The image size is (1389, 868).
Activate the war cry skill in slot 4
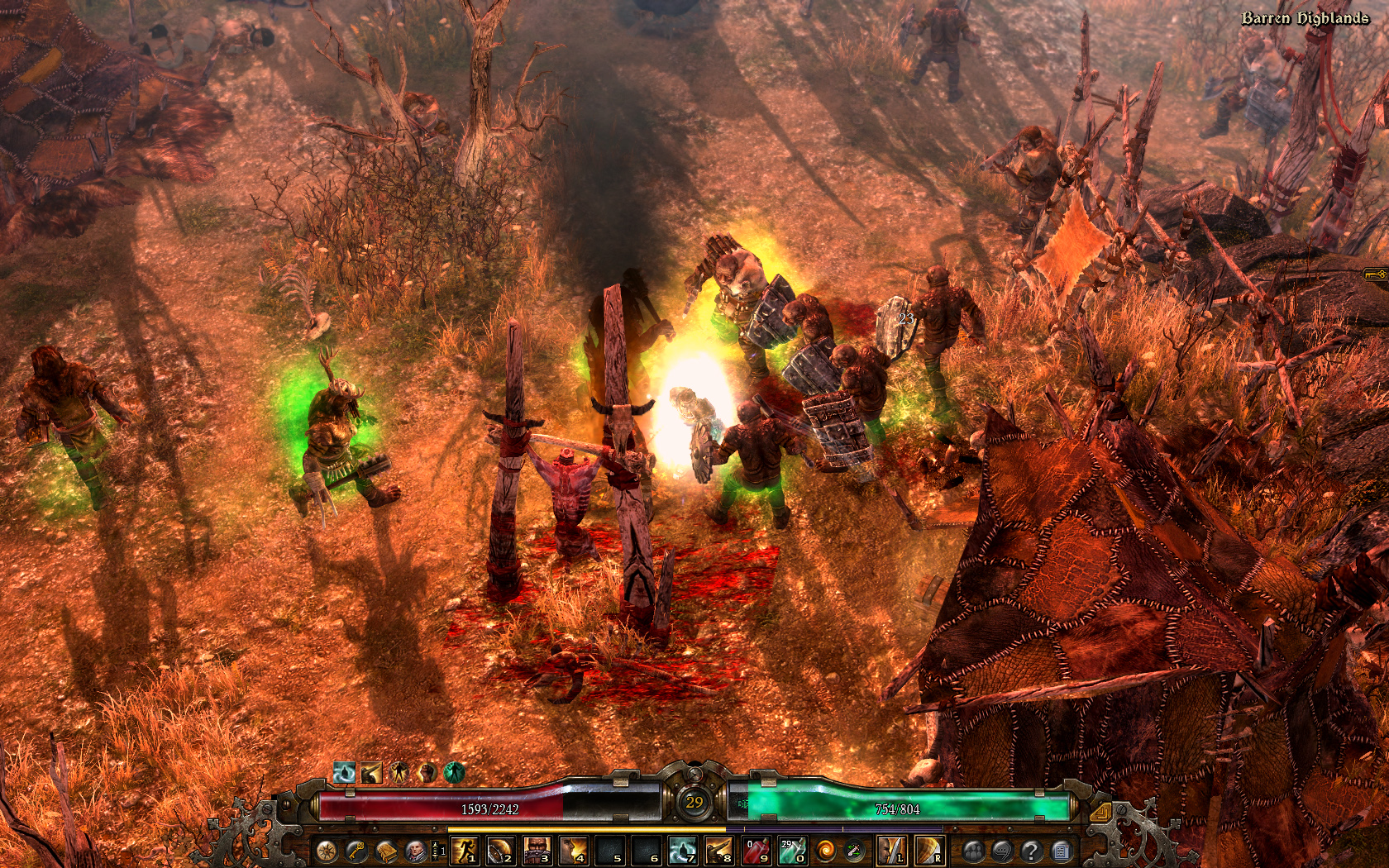click(573, 850)
